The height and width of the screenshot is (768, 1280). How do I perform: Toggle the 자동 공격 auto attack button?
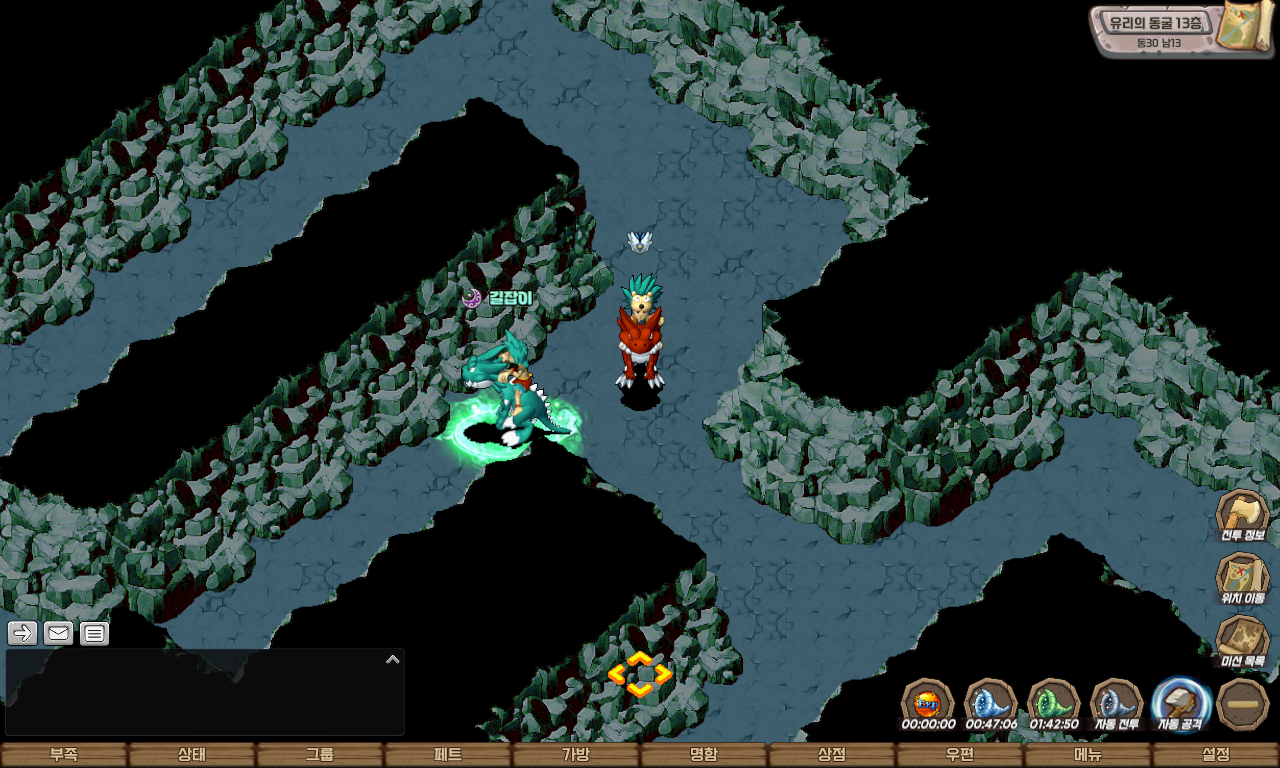(x=1181, y=703)
